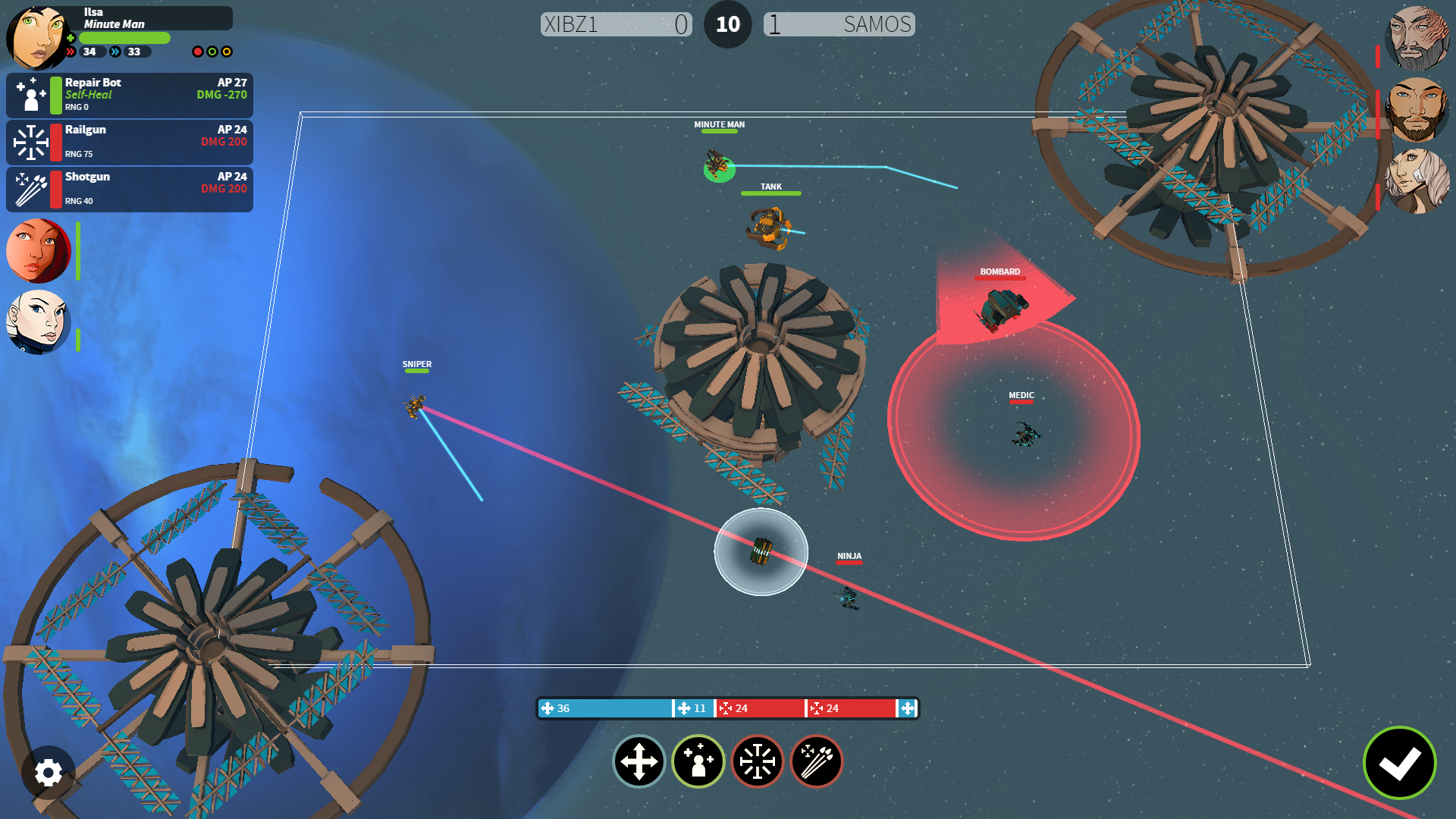Switch to the red-haired pilot portrait
Screen dimensions: 1456x819
pyautogui.click(x=37, y=251)
